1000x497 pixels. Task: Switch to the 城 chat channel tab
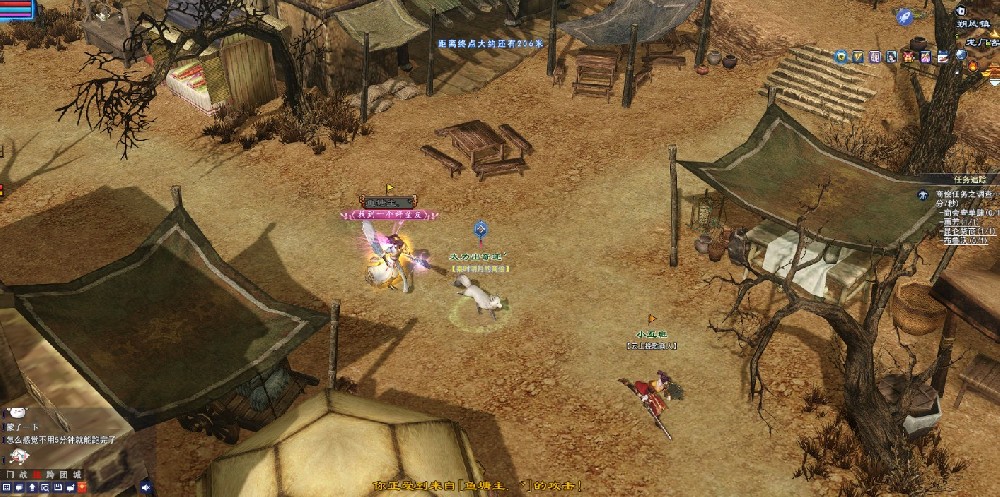point(77,473)
